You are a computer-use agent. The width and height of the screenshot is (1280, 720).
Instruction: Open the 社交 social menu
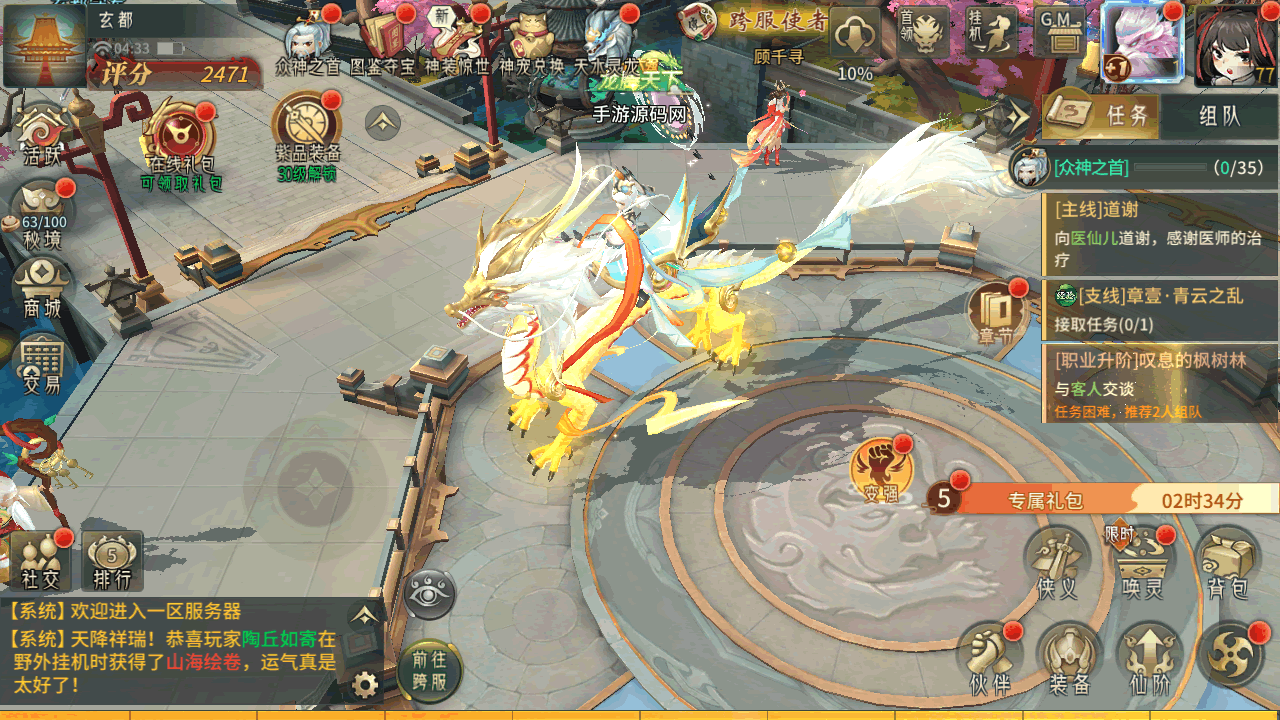click(x=42, y=560)
